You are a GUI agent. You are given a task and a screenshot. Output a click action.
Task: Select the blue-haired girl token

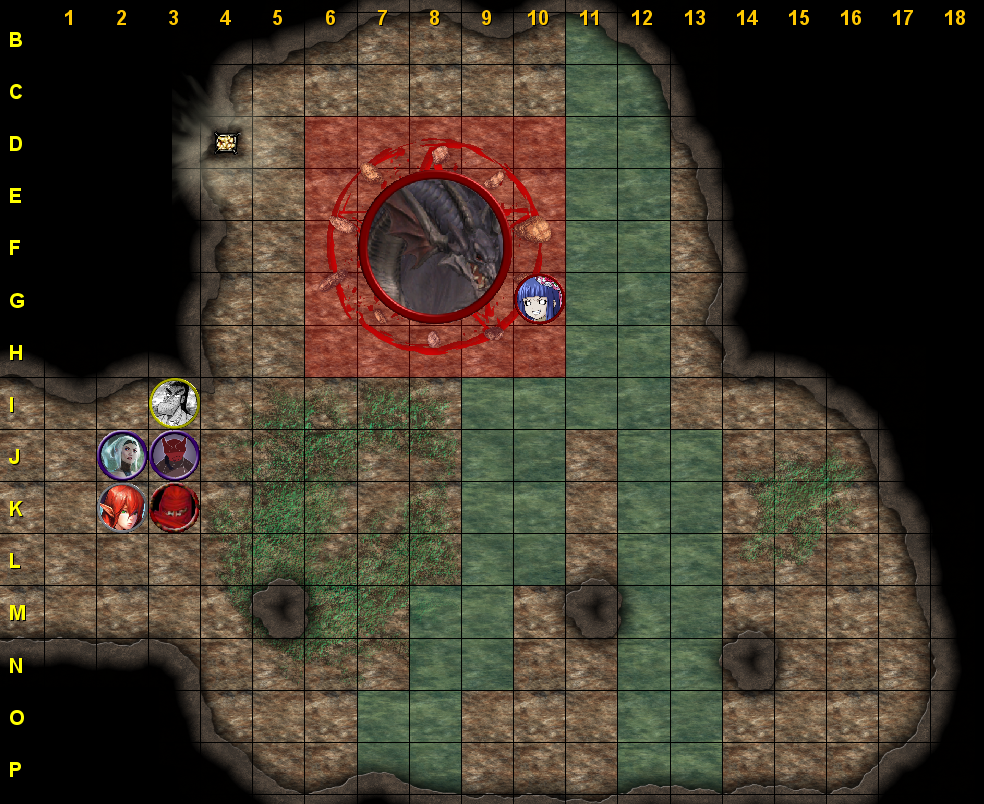tap(539, 299)
